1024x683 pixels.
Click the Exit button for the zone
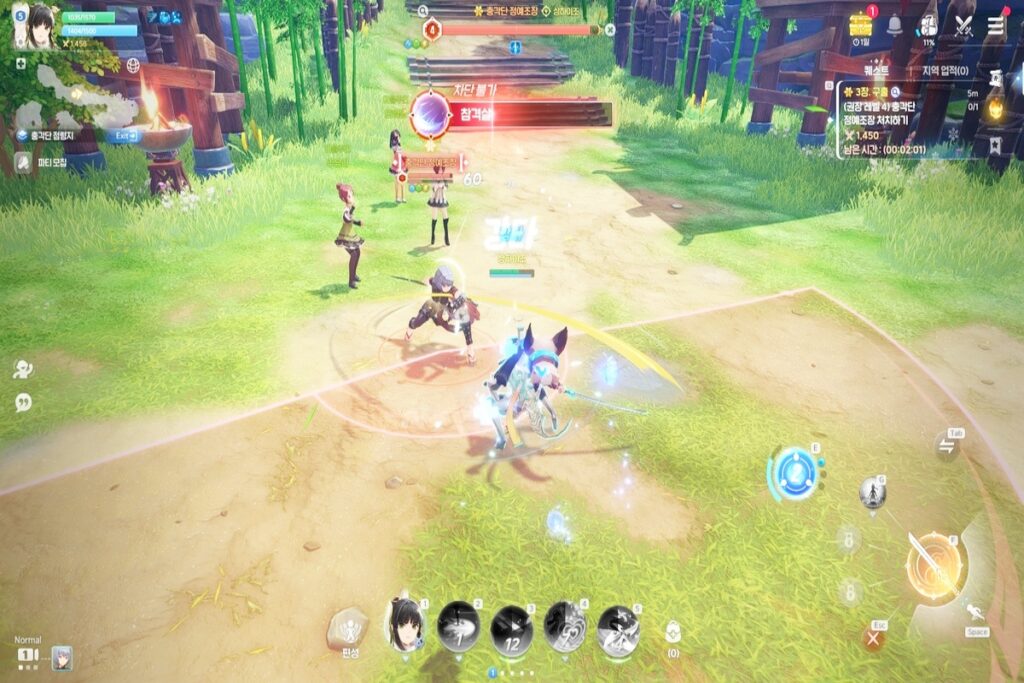(124, 136)
